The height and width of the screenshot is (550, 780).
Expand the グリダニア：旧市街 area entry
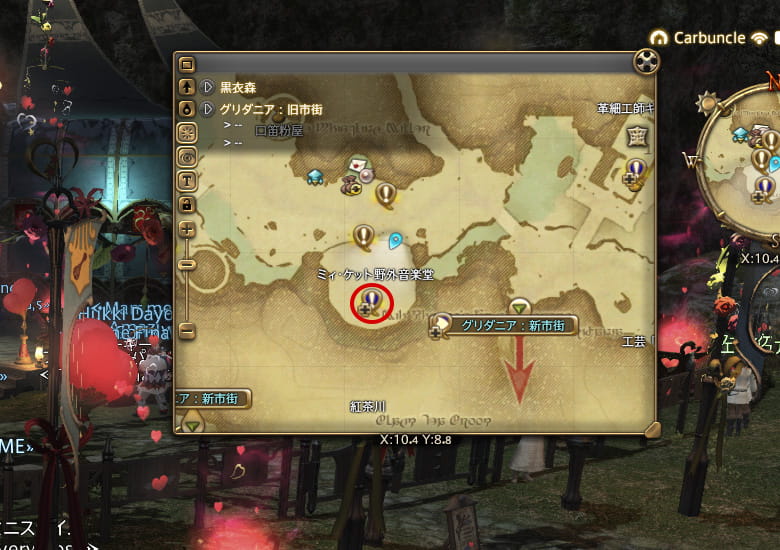click(x=208, y=109)
